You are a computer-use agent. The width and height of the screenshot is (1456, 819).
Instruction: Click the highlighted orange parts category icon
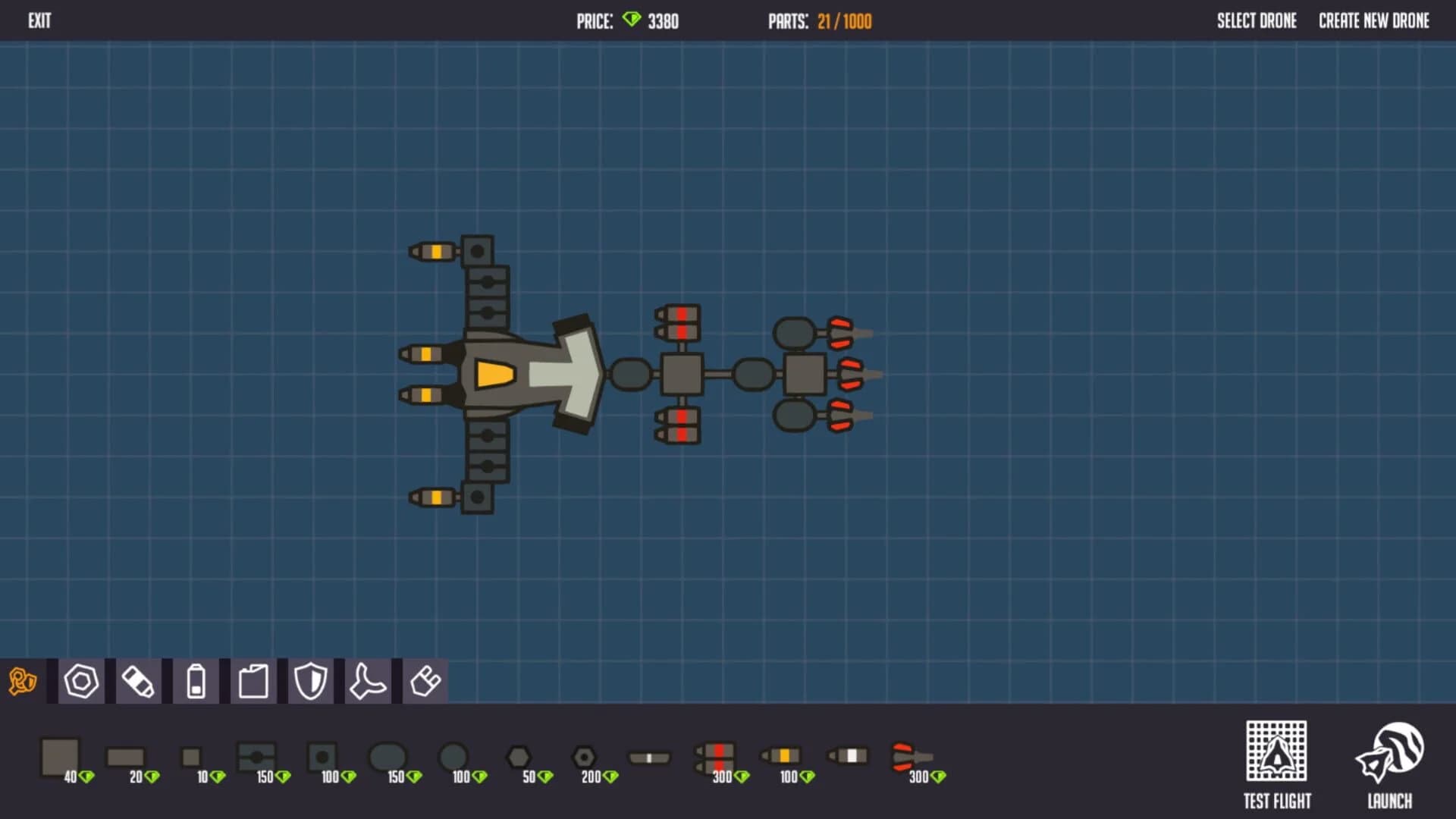click(x=23, y=681)
